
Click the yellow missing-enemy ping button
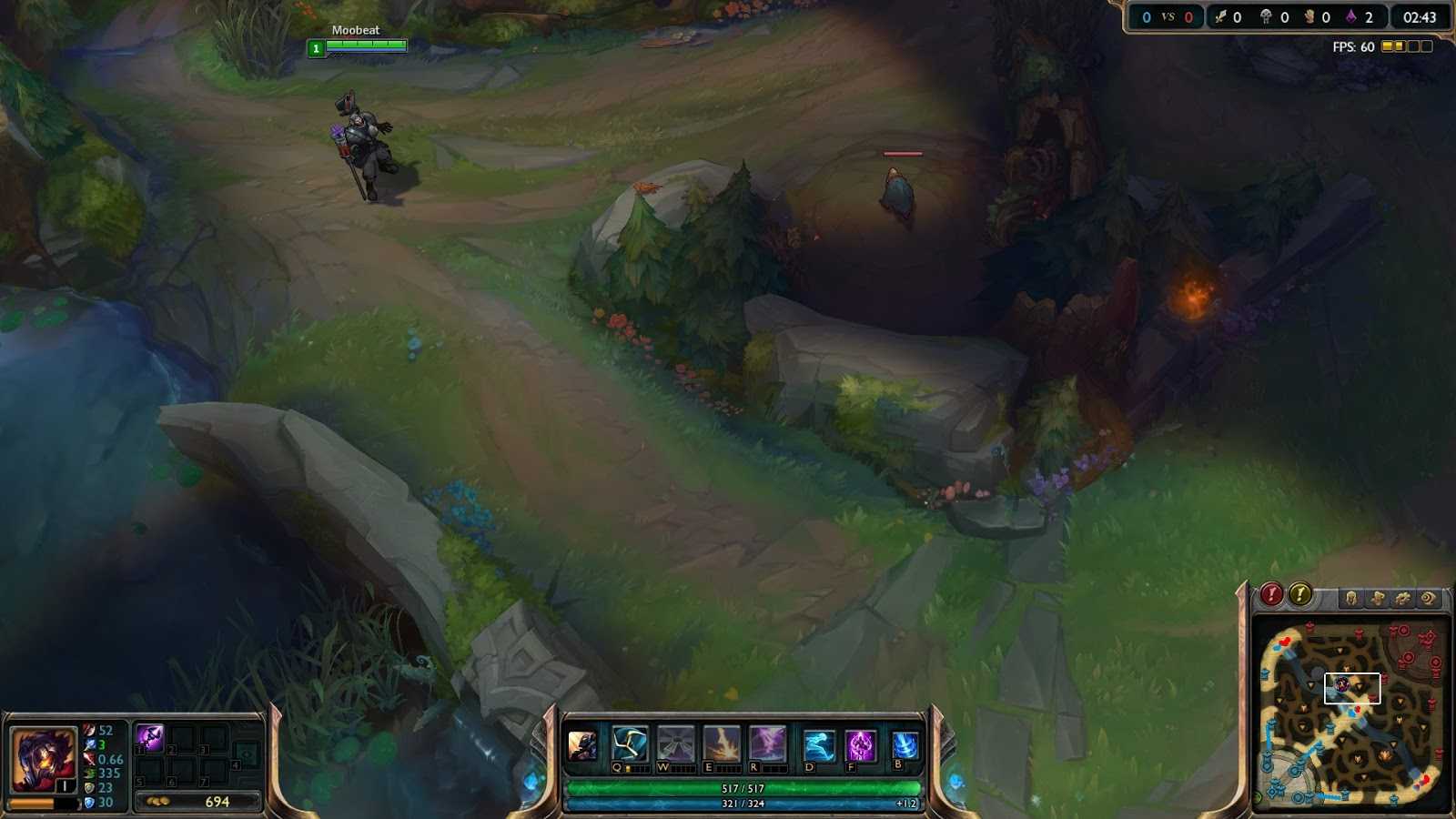(x=1299, y=595)
